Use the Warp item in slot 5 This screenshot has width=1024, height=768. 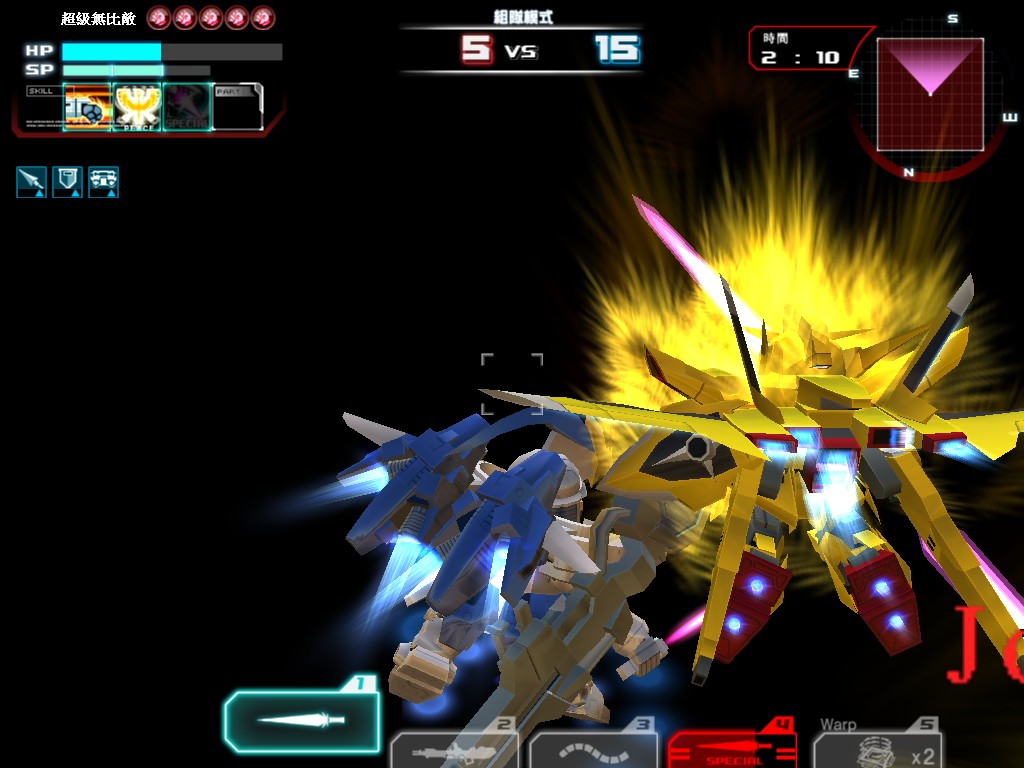coord(877,748)
